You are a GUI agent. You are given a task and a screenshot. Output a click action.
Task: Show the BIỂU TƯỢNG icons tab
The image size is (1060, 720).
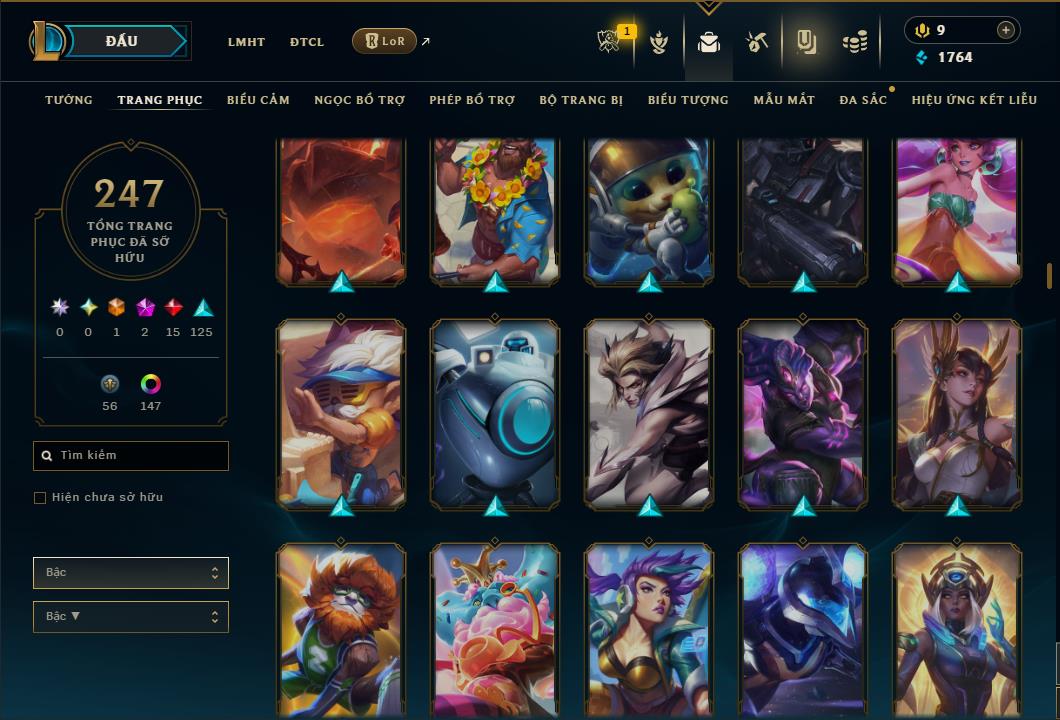click(688, 100)
